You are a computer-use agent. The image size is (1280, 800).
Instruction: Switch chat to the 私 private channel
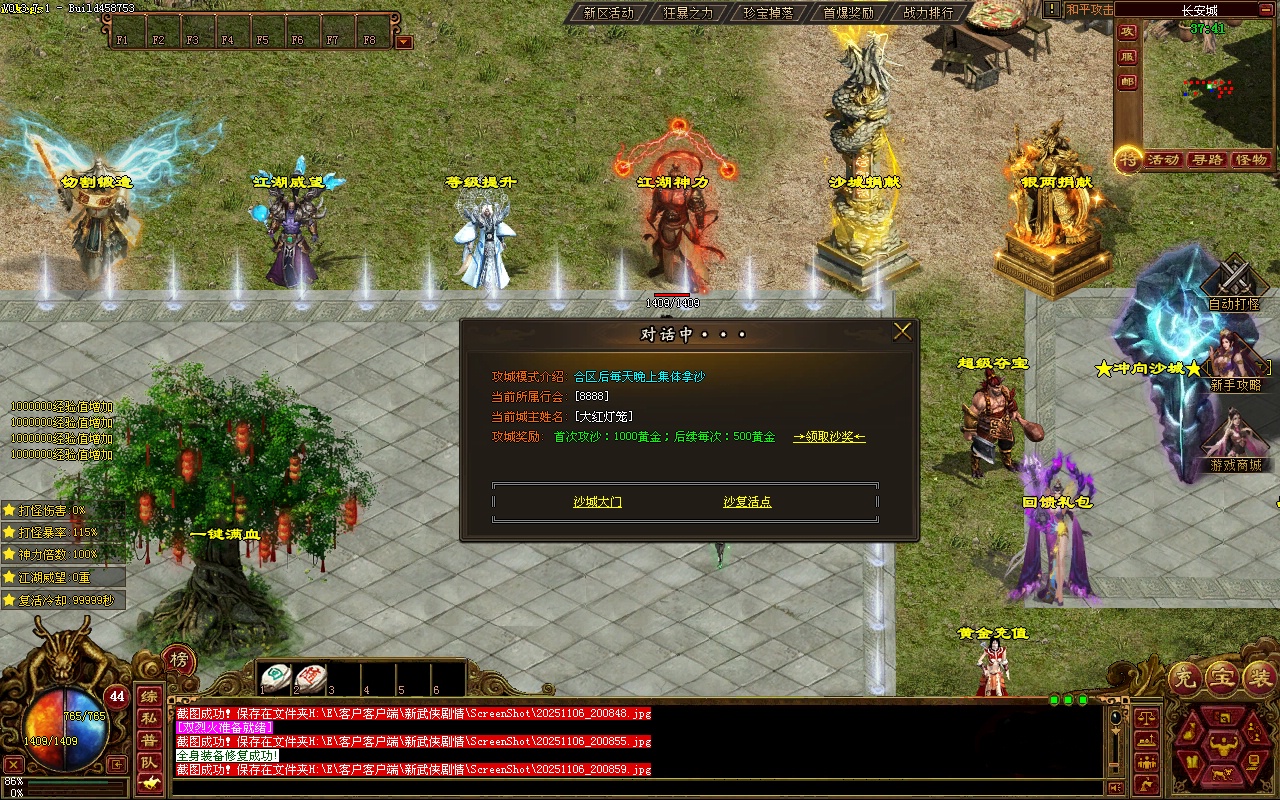pos(148,718)
